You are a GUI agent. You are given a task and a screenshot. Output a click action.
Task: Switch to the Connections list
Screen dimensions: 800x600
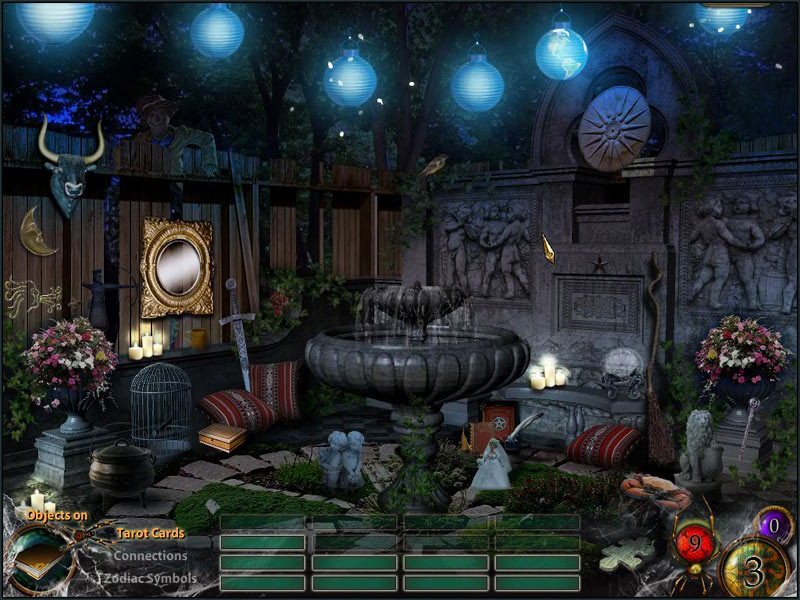(150, 556)
